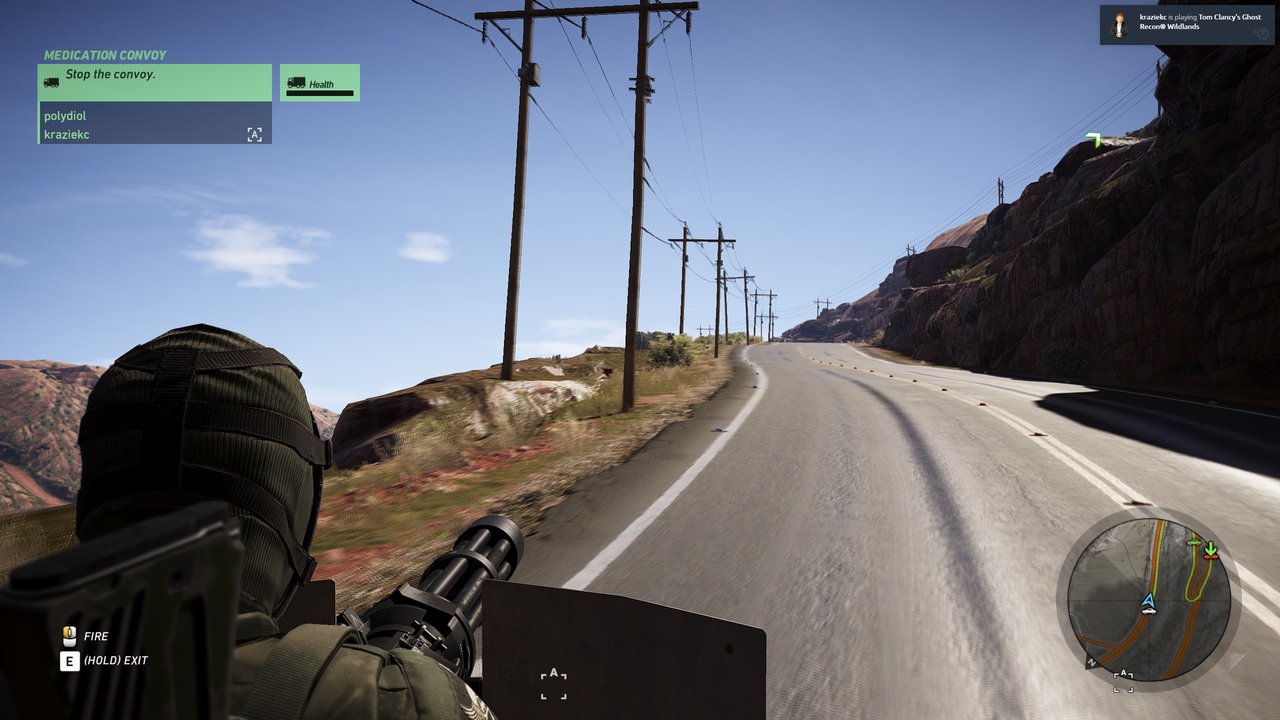1280x720 pixels.
Task: Select squad member polydiol
Action: point(66,116)
